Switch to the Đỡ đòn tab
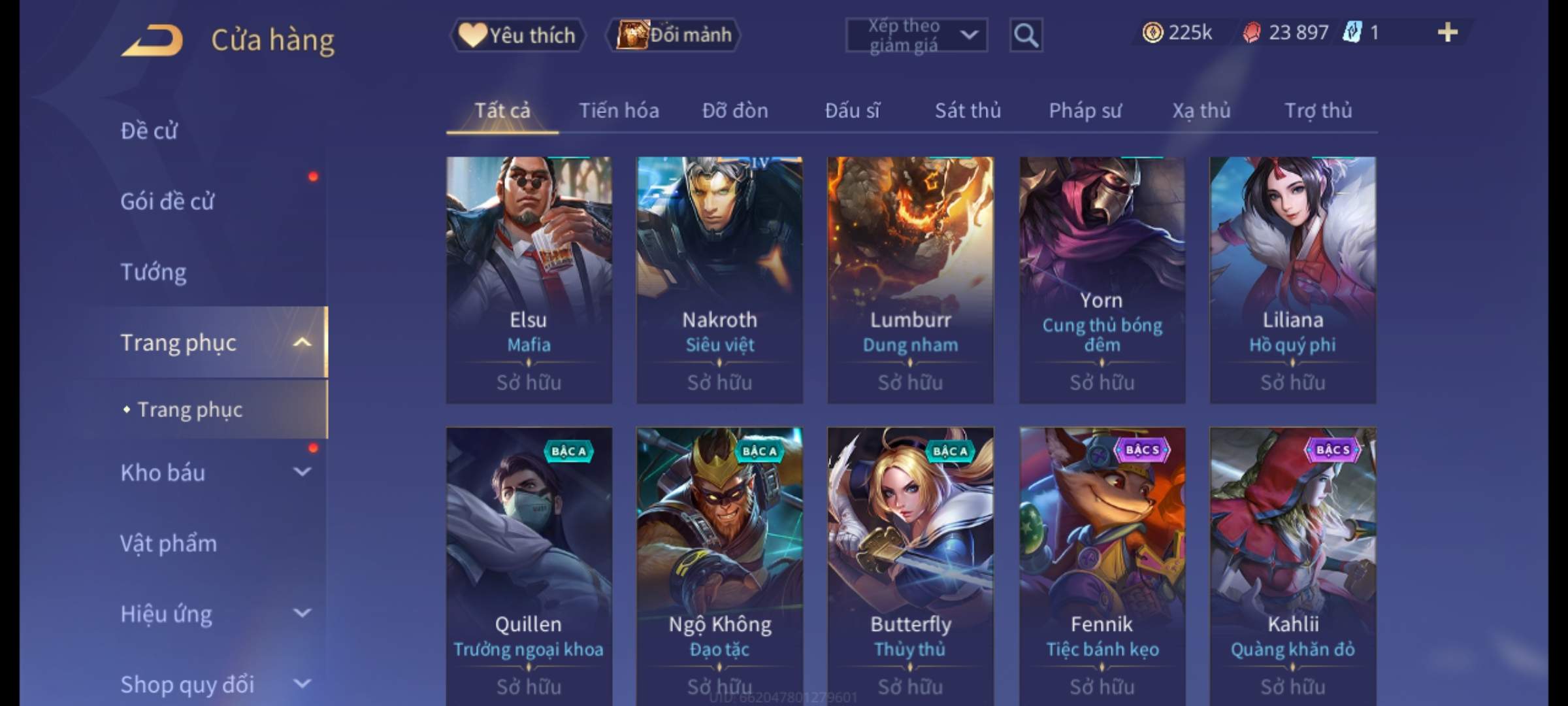This screenshot has width=1568, height=706. tap(735, 110)
